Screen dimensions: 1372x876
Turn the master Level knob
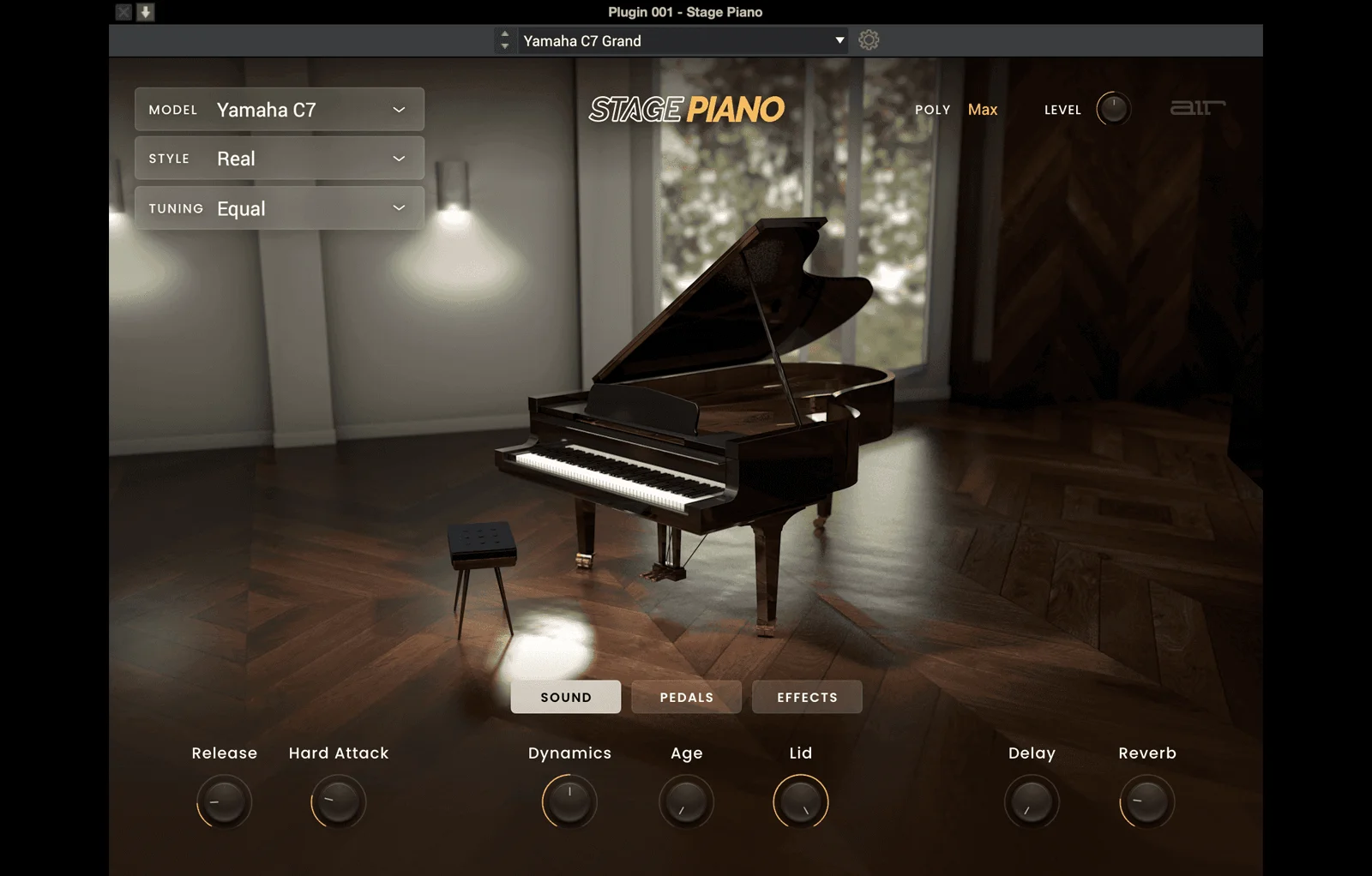point(1112,109)
